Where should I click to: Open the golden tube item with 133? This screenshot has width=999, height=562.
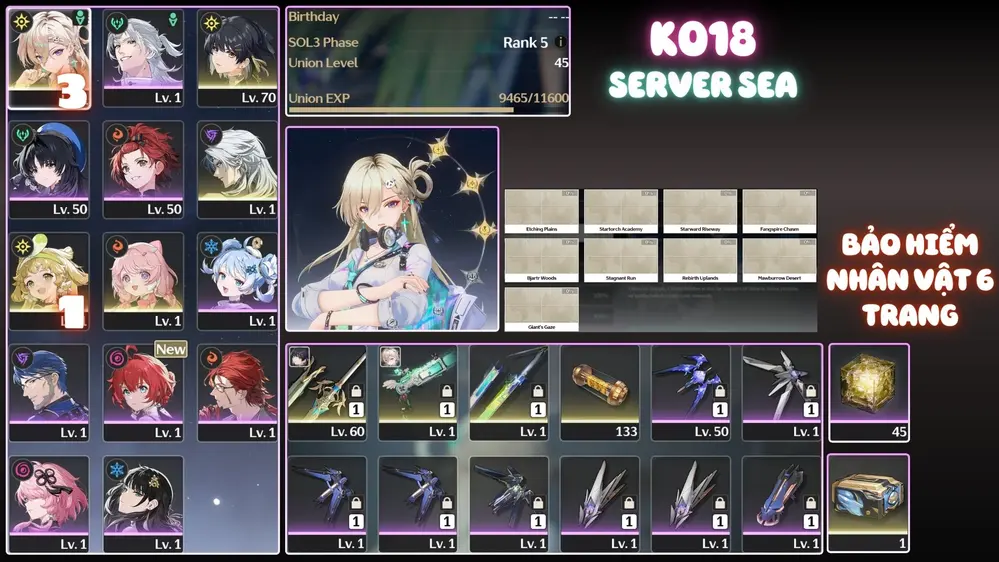pos(599,392)
